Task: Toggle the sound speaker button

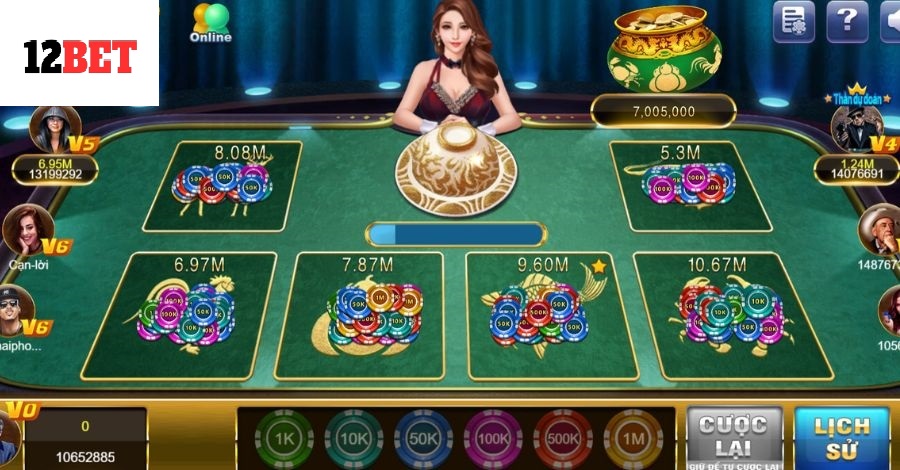Action: [x=889, y=21]
